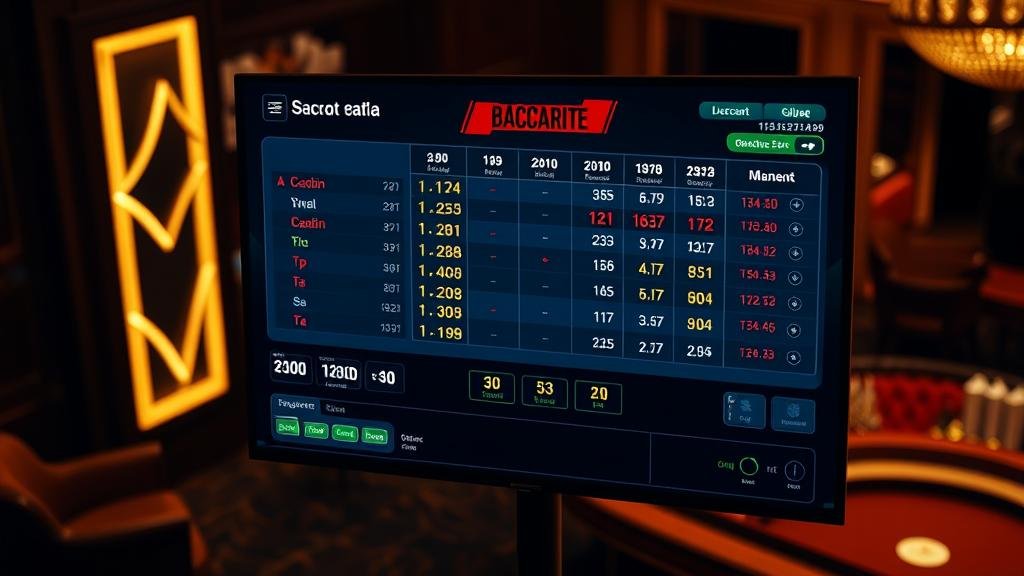Viewport: 1024px width, 576px height.
Task: Expand the row showing 178.80
Action: (x=797, y=228)
